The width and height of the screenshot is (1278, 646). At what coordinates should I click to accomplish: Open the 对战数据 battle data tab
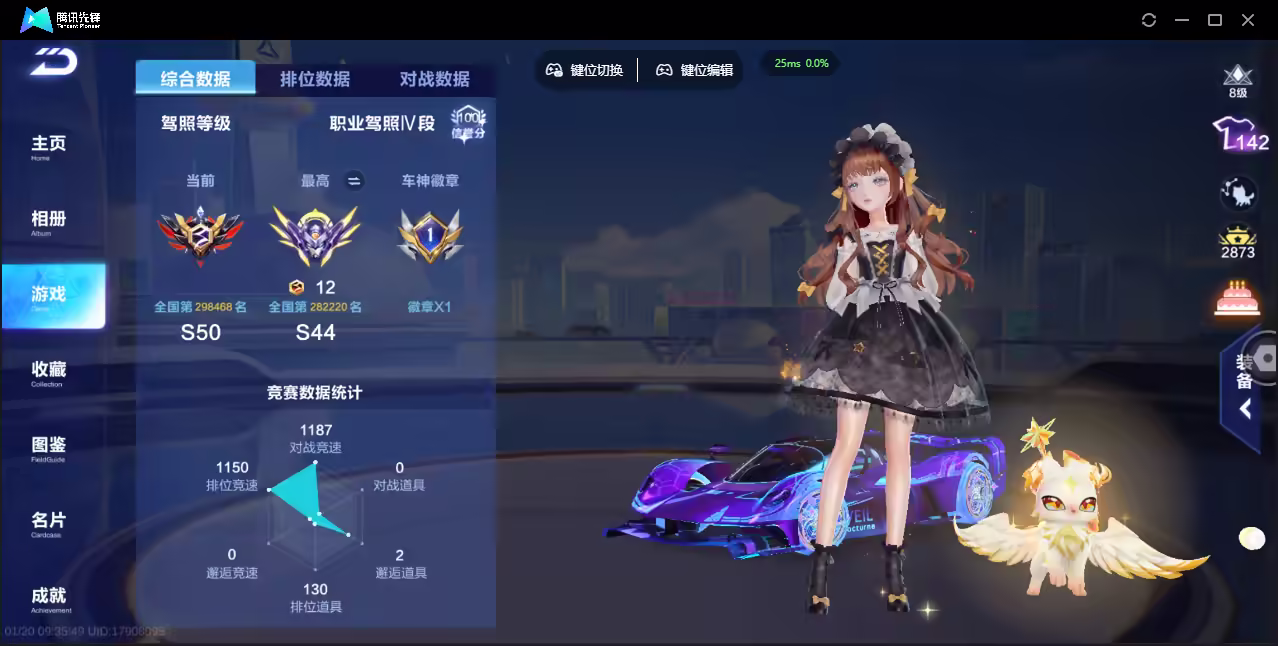pos(435,79)
